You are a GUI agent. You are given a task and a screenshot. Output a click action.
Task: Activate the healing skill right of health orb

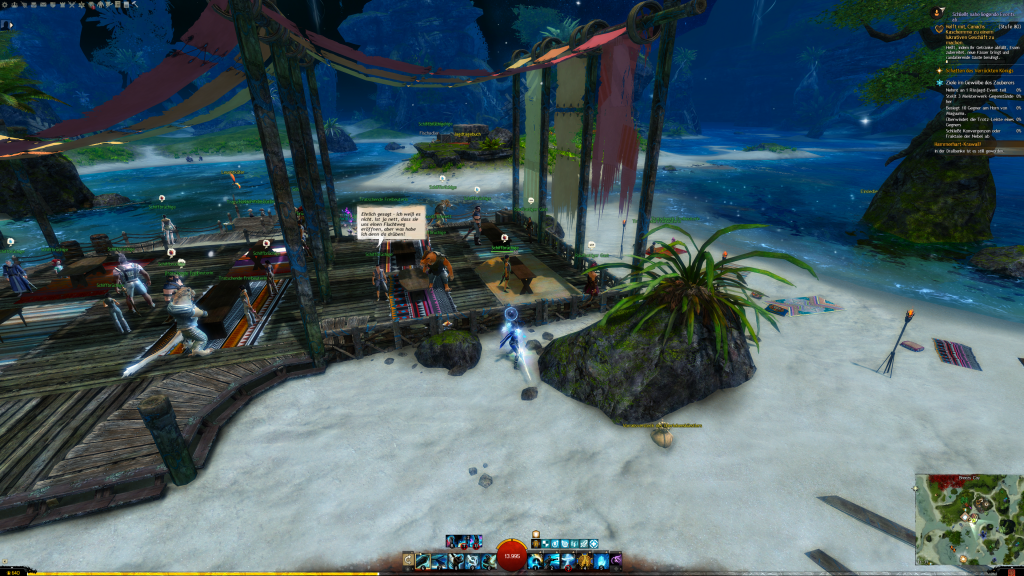[535, 561]
